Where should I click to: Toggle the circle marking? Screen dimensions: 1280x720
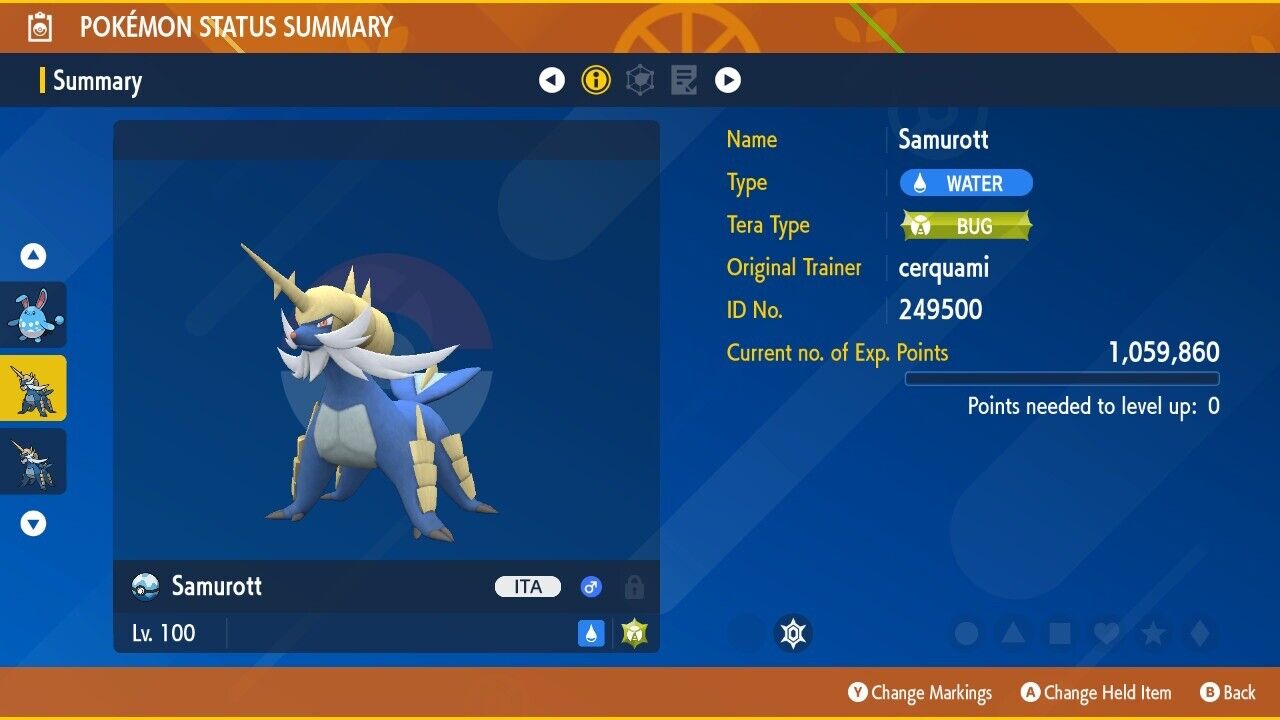click(x=966, y=633)
